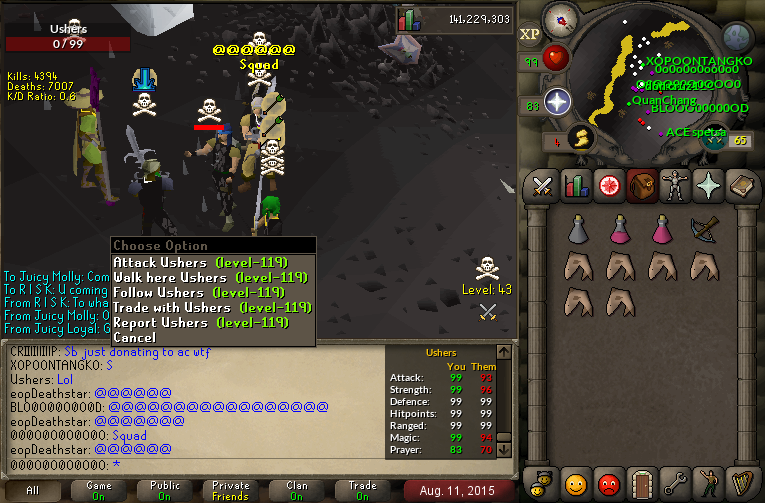The image size is (765, 503).
Task: Click the crossbow in the inventory
Action: pyautogui.click(x=704, y=231)
